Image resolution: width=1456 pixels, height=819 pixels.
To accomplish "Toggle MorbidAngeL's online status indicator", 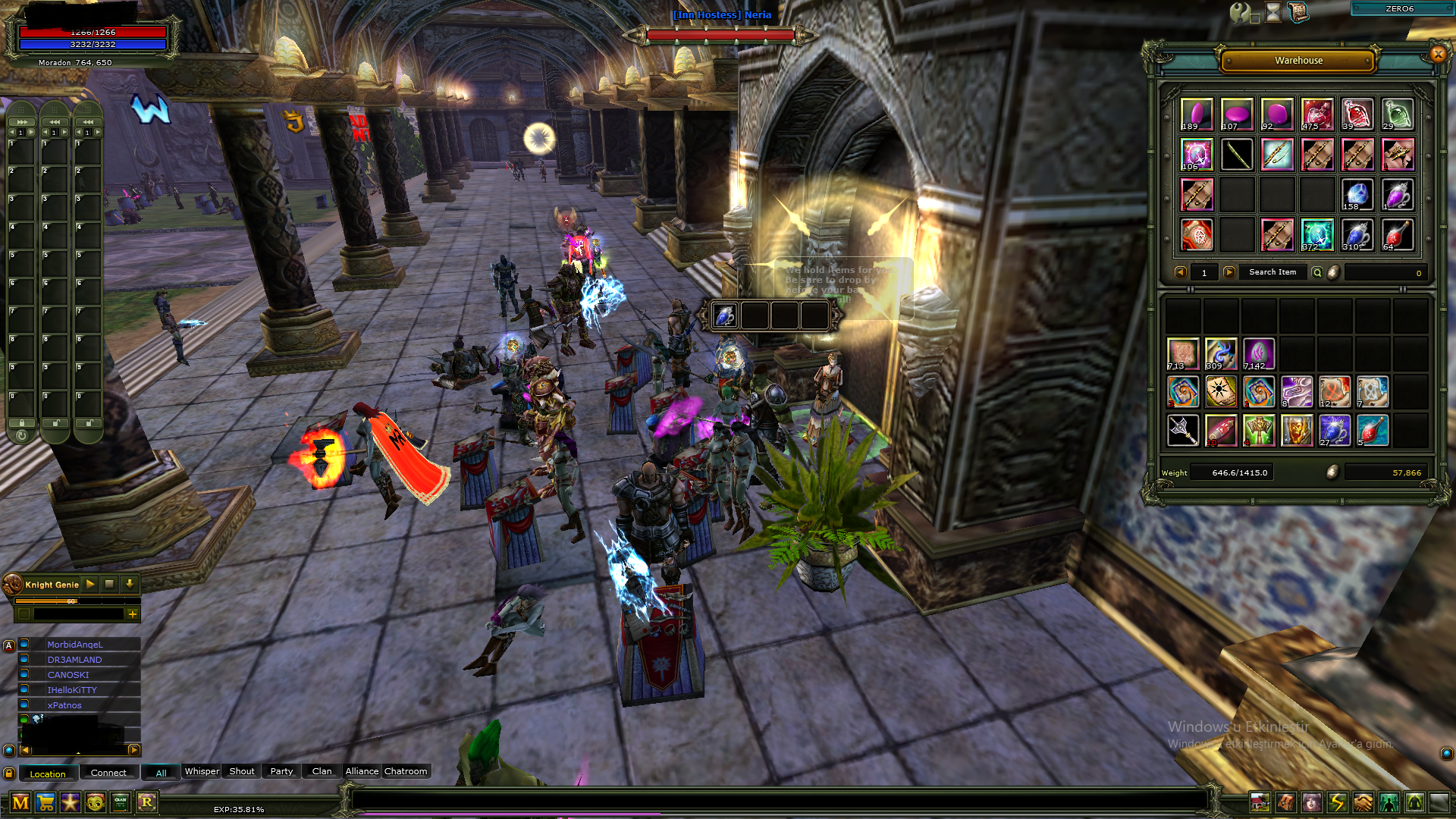I will pyautogui.click(x=23, y=644).
